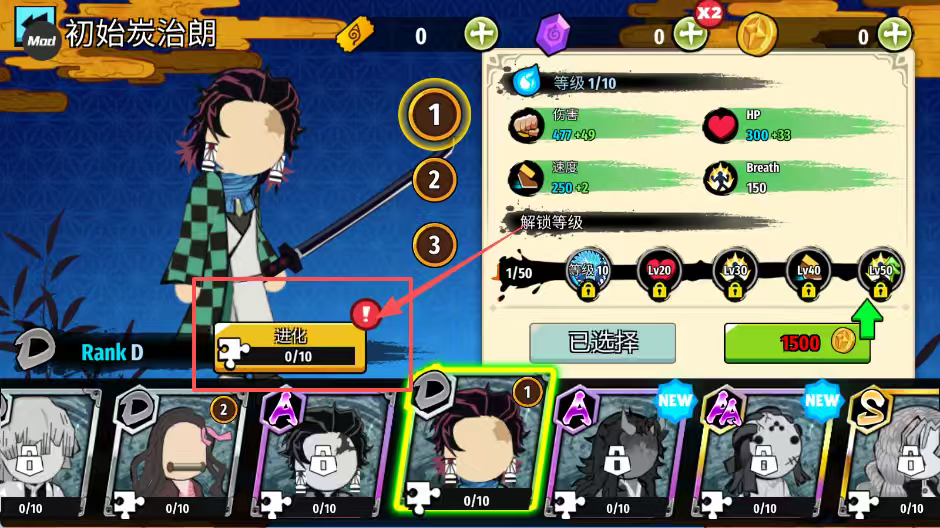
Task: Select the locked Lv30 unlock node
Action: coord(733,274)
